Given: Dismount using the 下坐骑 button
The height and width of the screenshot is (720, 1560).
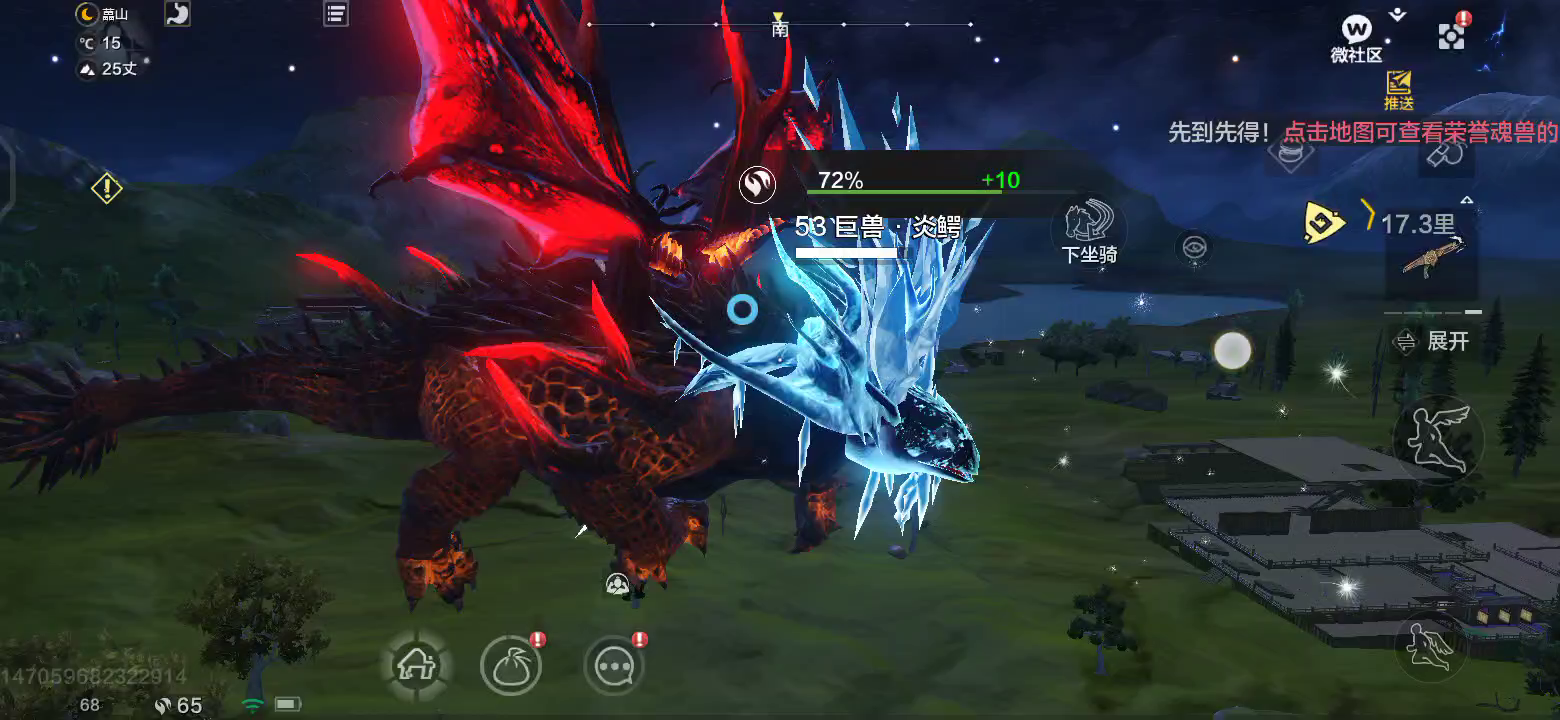Looking at the screenshot, I should 1088,227.
